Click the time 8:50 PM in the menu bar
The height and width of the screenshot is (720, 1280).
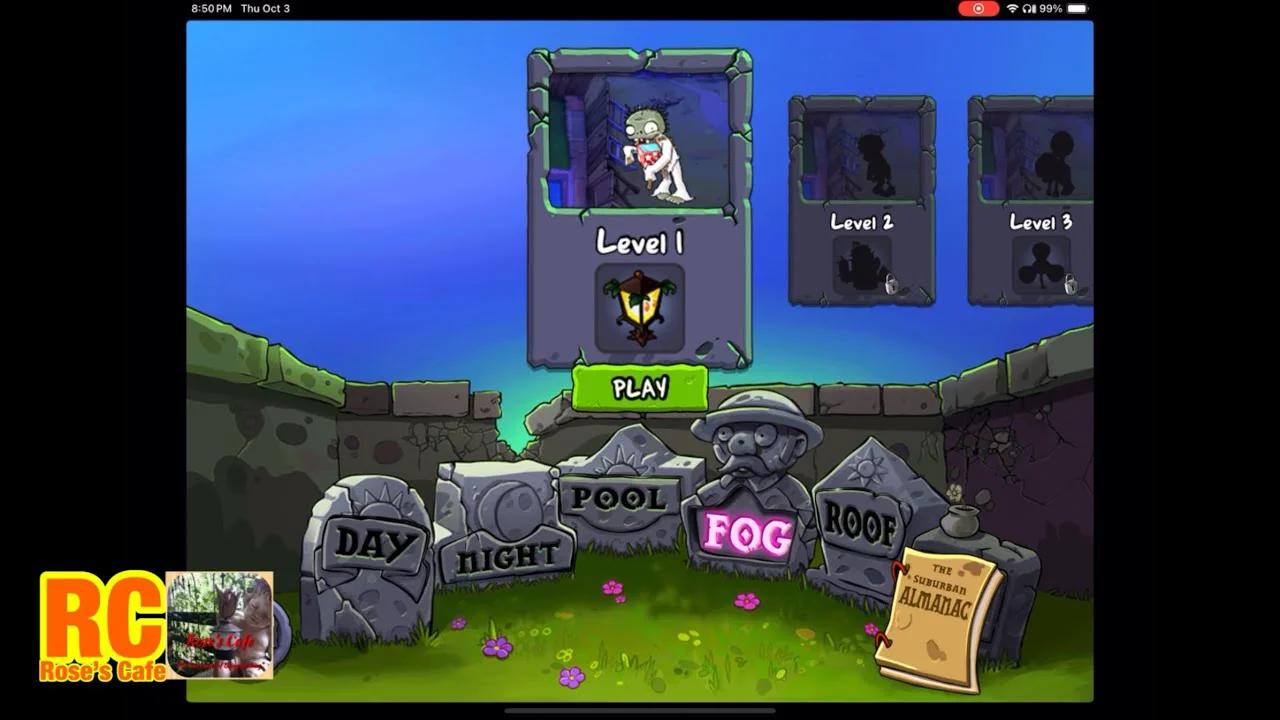[x=210, y=8]
